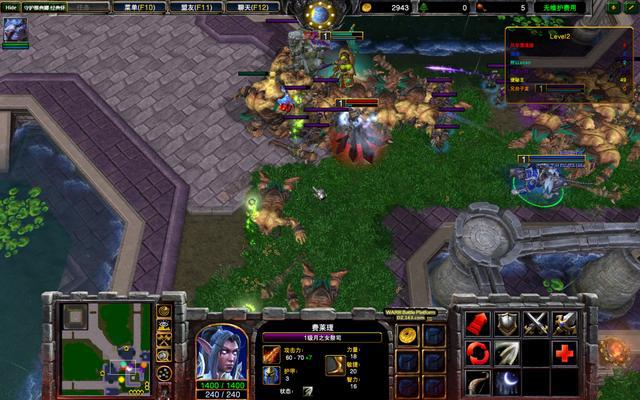
Task: Choose the shield command icon
Action: pos(508,323)
